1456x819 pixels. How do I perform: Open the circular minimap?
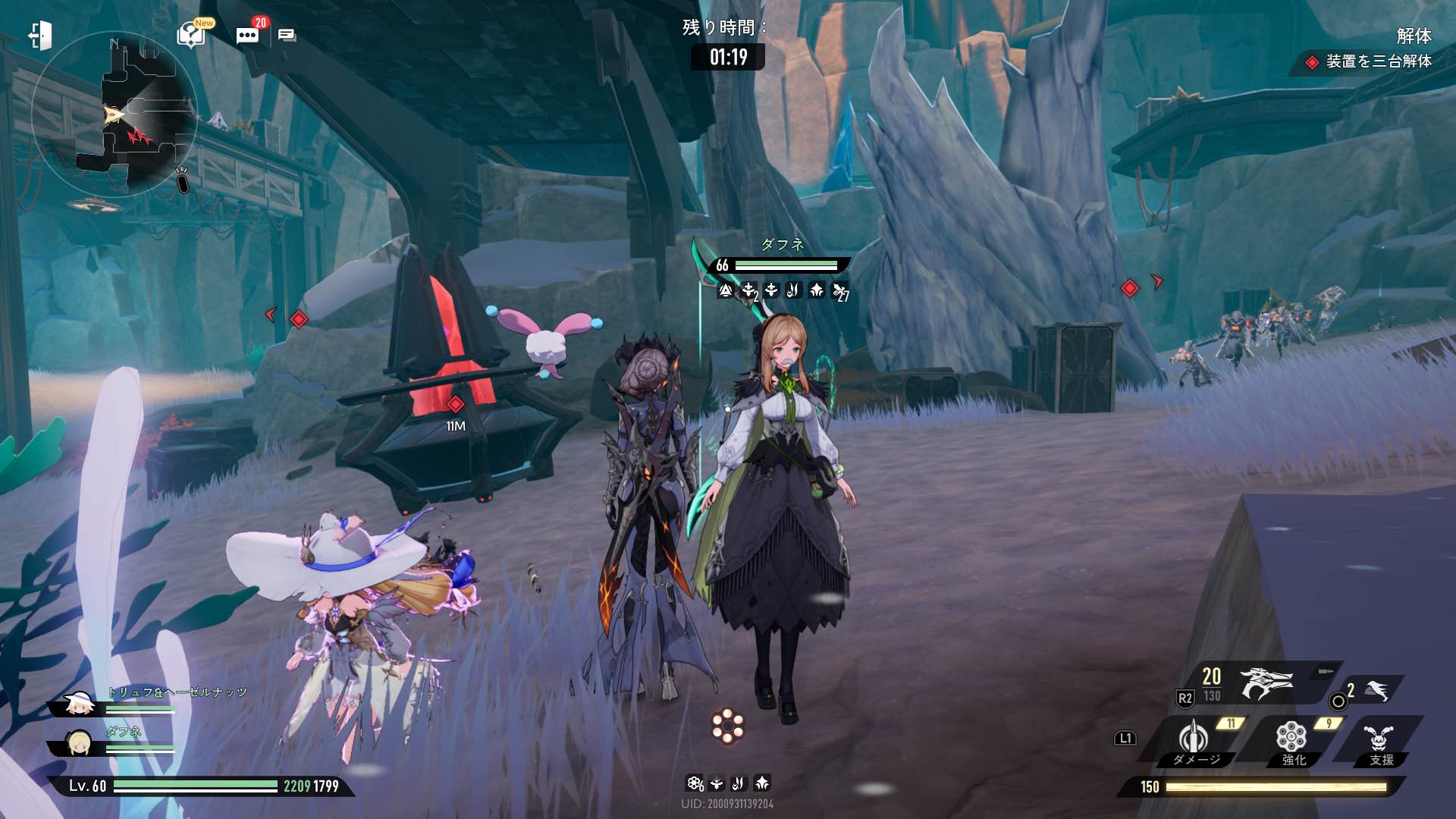click(114, 114)
